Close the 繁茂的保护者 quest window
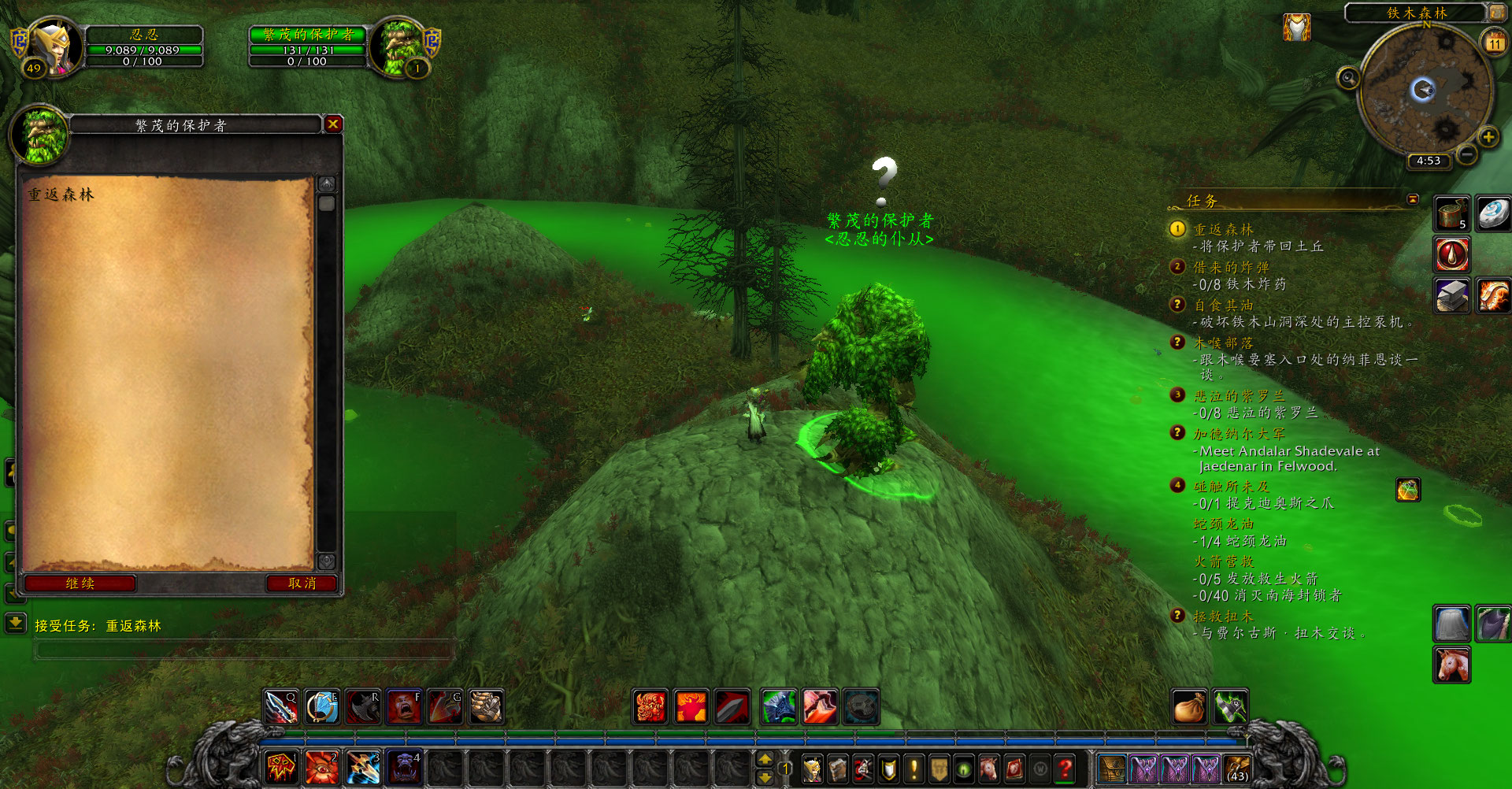Image resolution: width=1512 pixels, height=789 pixels. (x=333, y=124)
